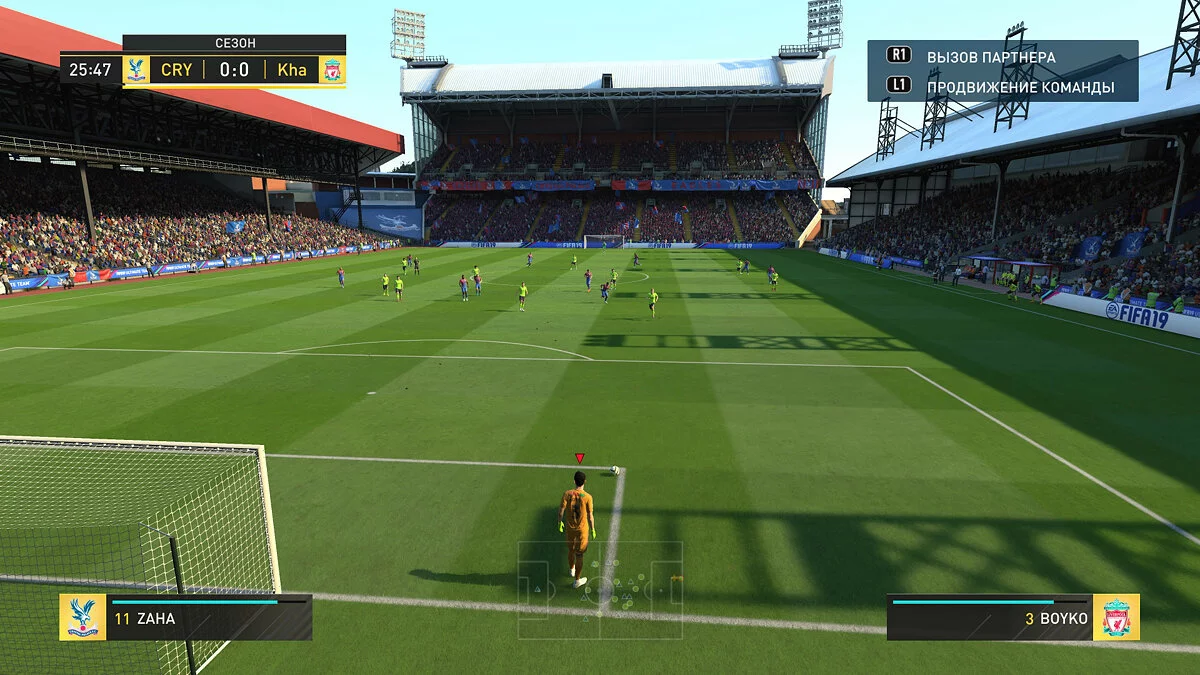Click the Liverpool crest beside Boyko's name
The height and width of the screenshot is (675, 1200).
(1116, 617)
